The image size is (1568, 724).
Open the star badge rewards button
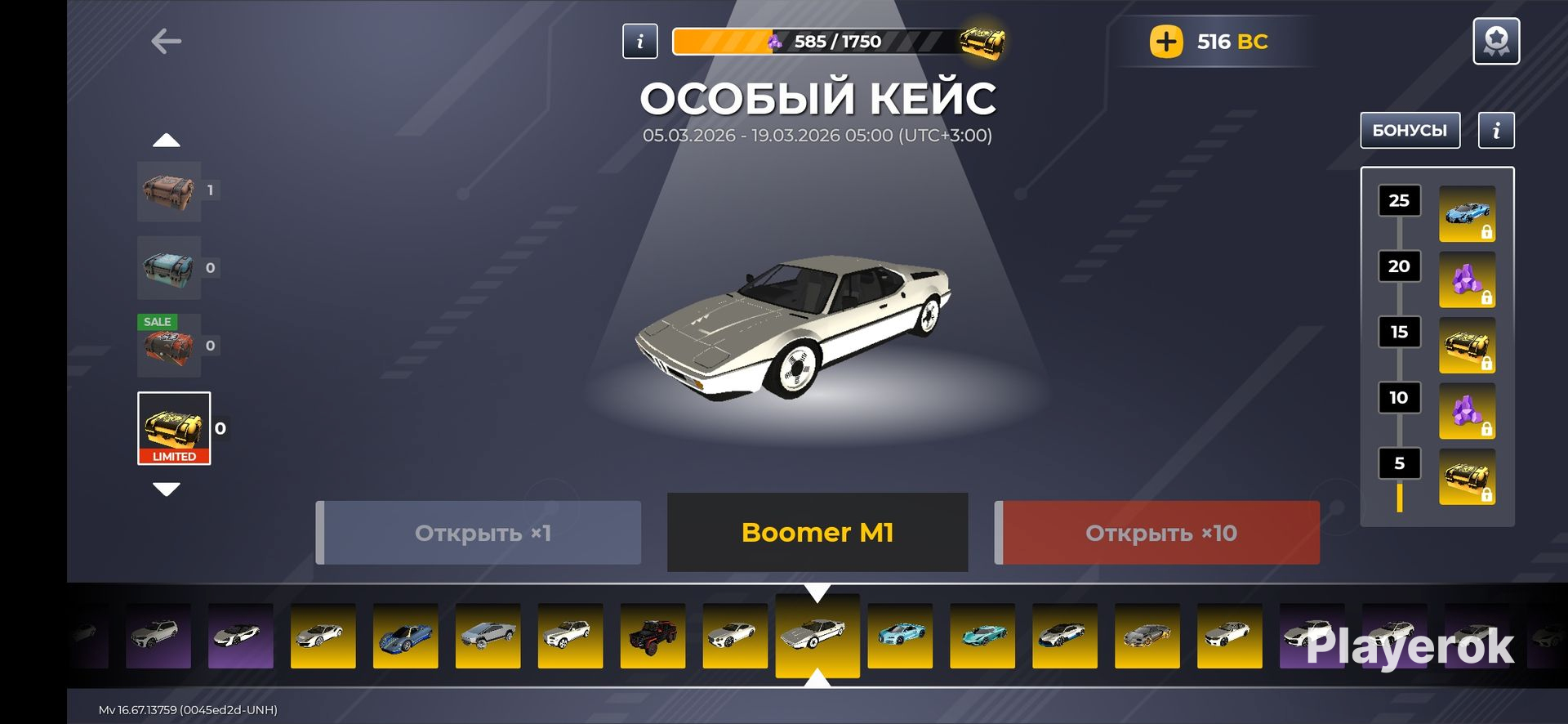pyautogui.click(x=1495, y=41)
